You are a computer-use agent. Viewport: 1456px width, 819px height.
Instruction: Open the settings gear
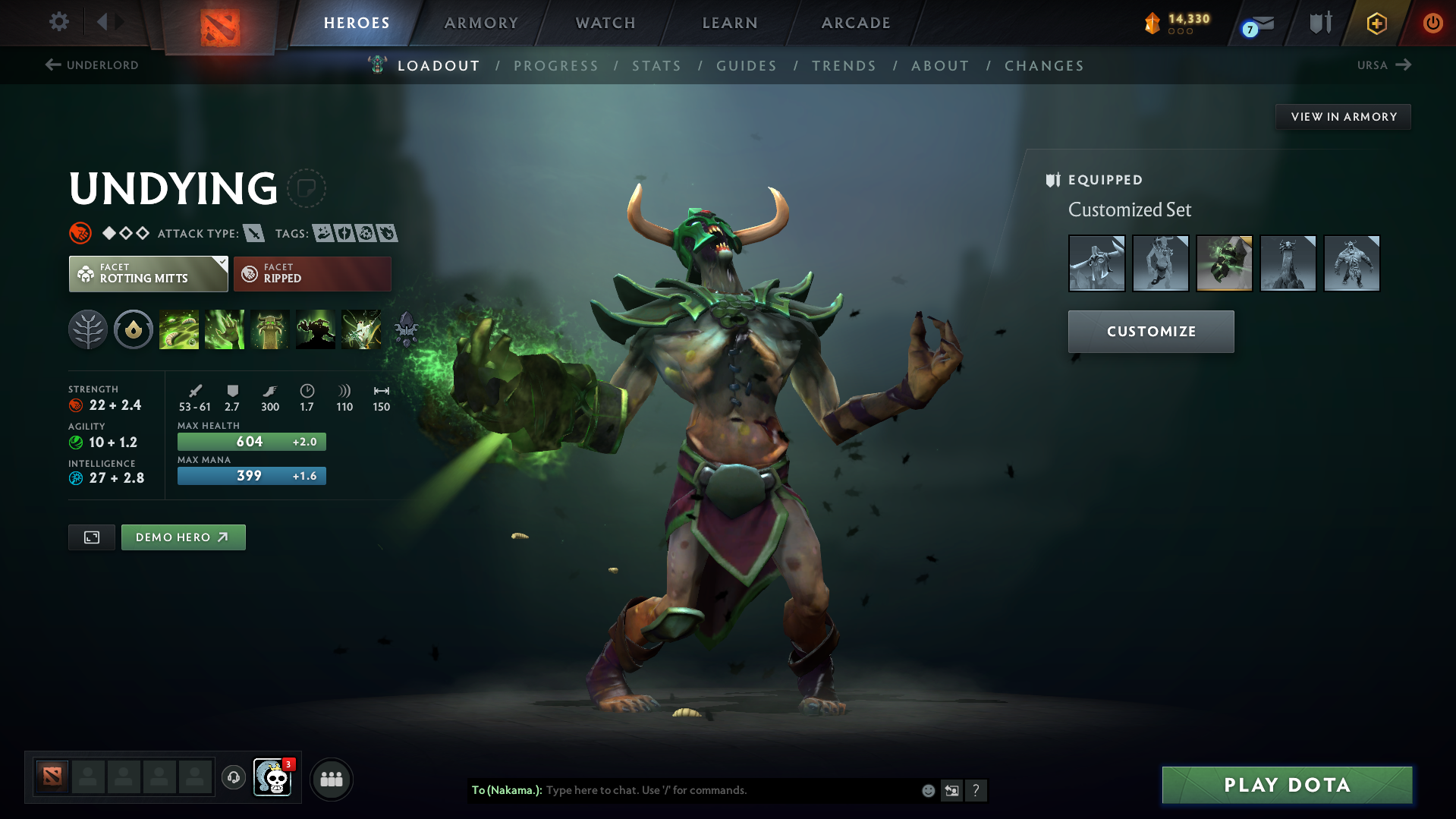pyautogui.click(x=58, y=22)
